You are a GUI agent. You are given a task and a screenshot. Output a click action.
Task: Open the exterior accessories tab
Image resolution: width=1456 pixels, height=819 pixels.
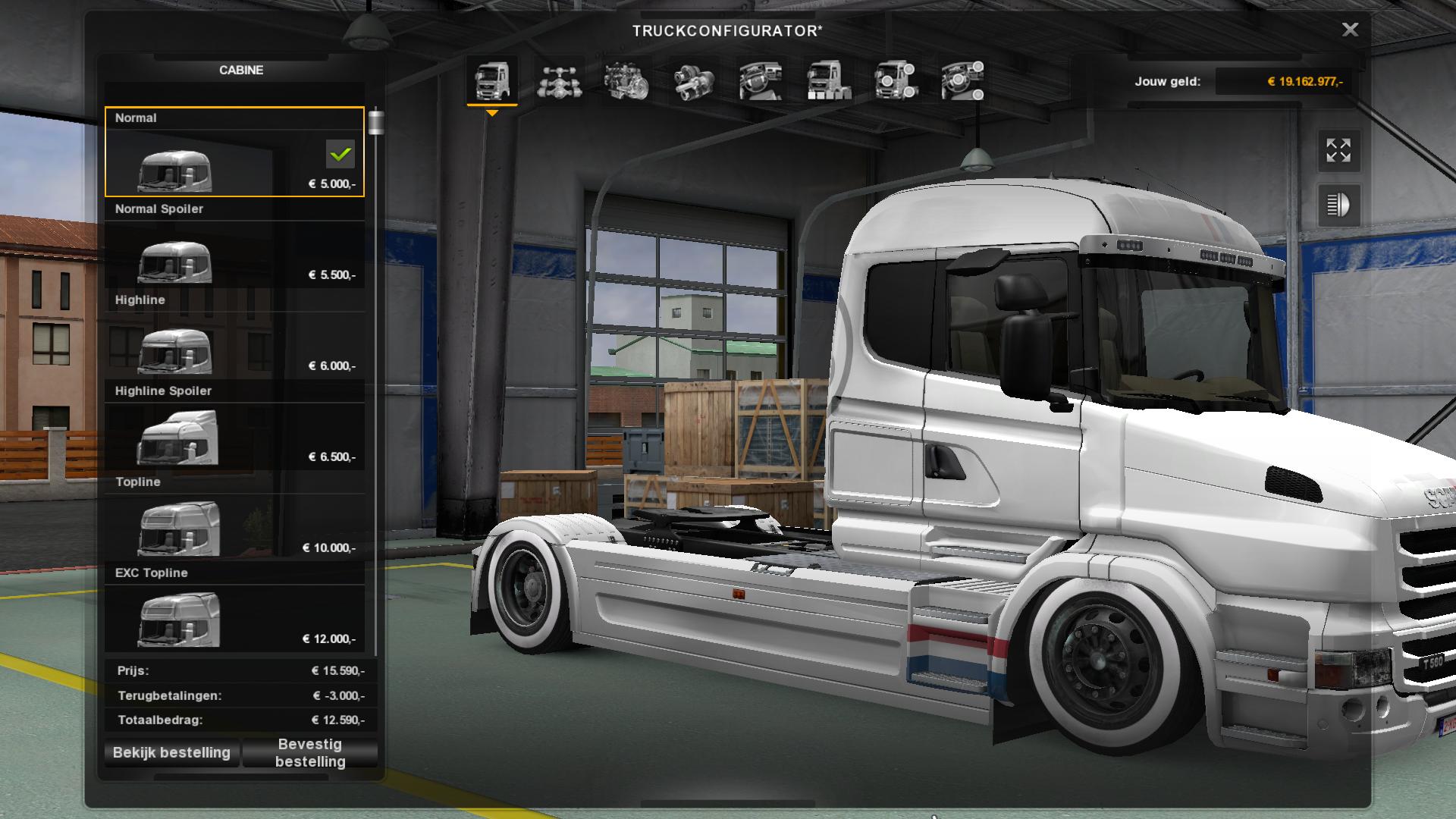pyautogui.click(x=896, y=80)
